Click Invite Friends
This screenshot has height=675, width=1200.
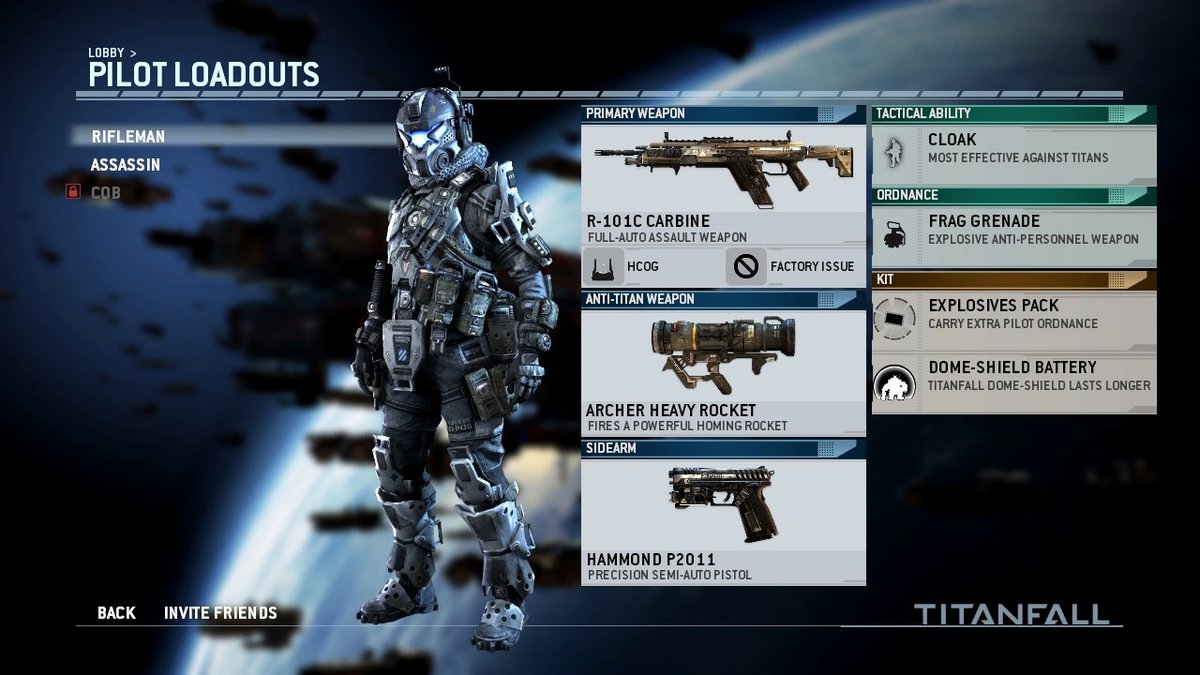[x=220, y=613]
